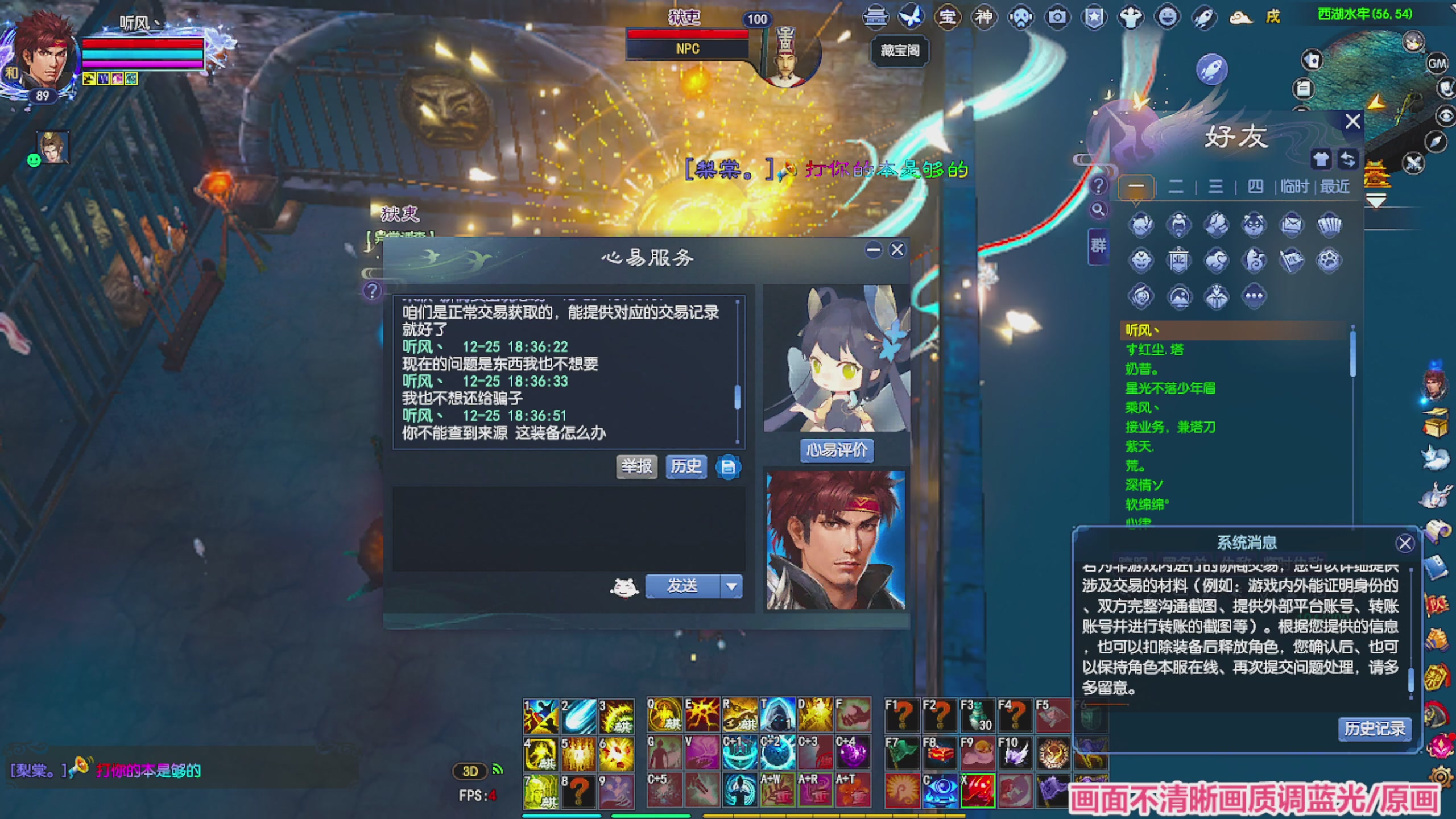The width and height of the screenshot is (1456, 819).
Task: Switch to the 最近 friends tab
Action: [1334, 186]
